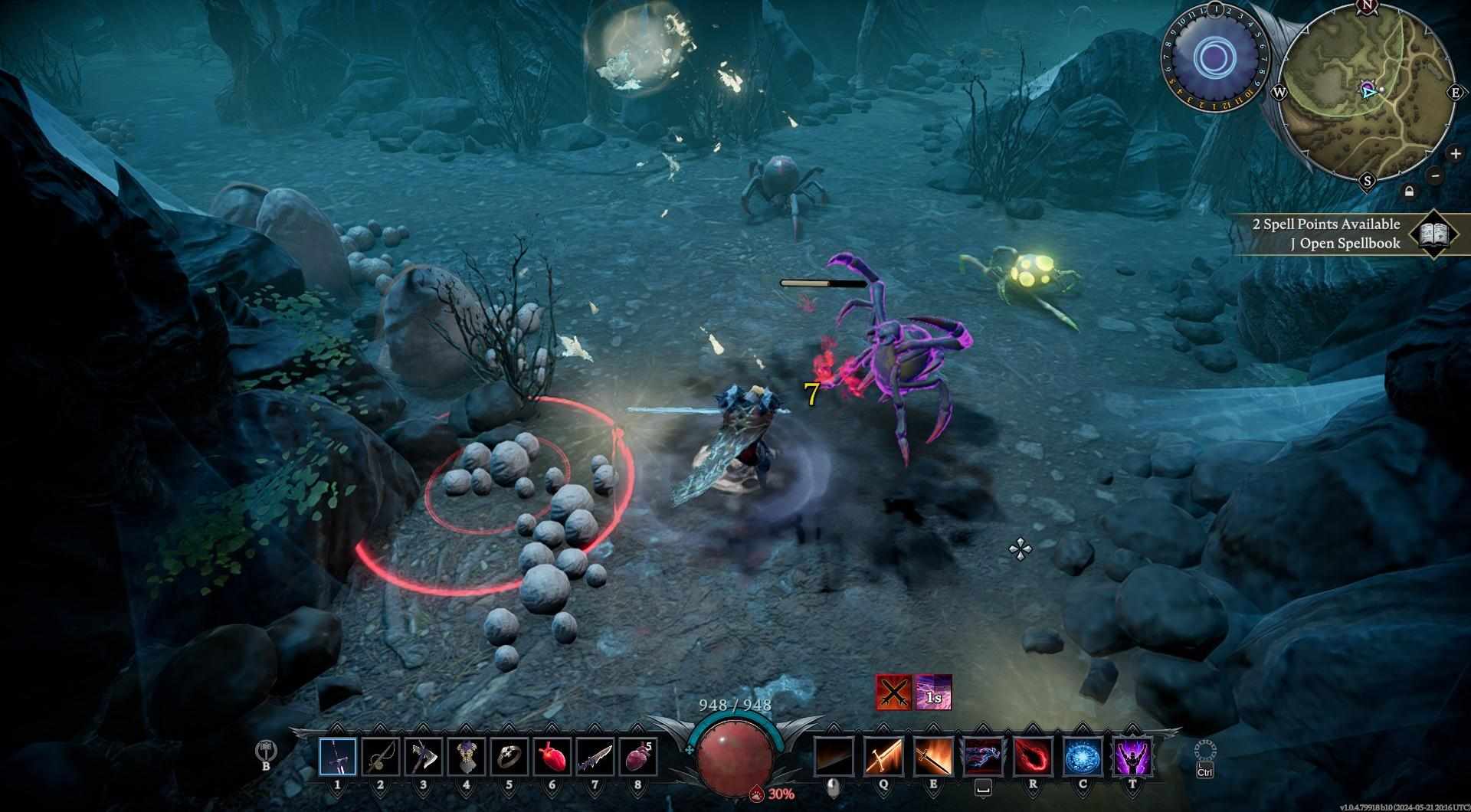
Task: Activate the purple ultimate ability
Action: click(x=1132, y=757)
